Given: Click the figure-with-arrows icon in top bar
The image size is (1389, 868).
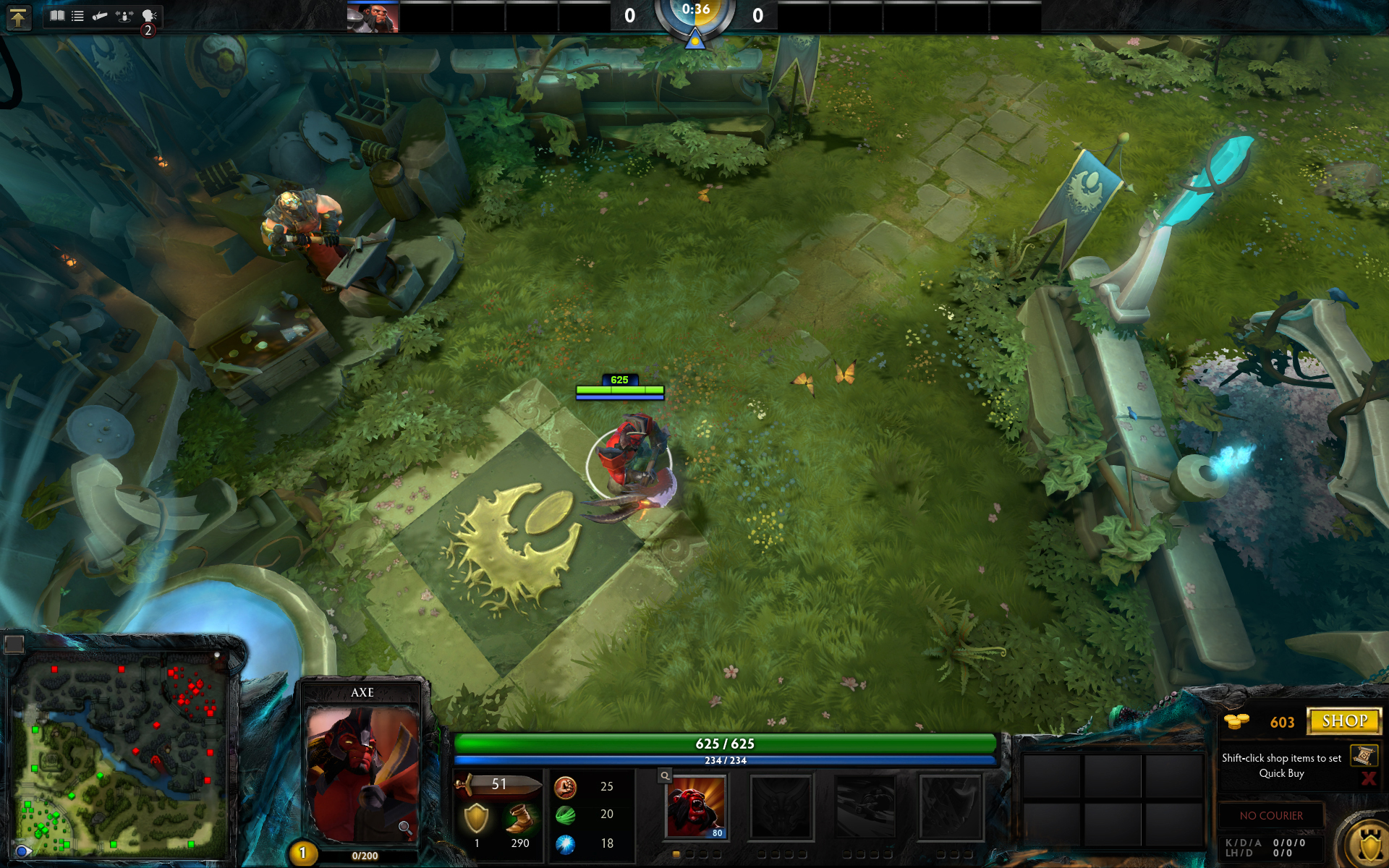Looking at the screenshot, I should tap(124, 16).
